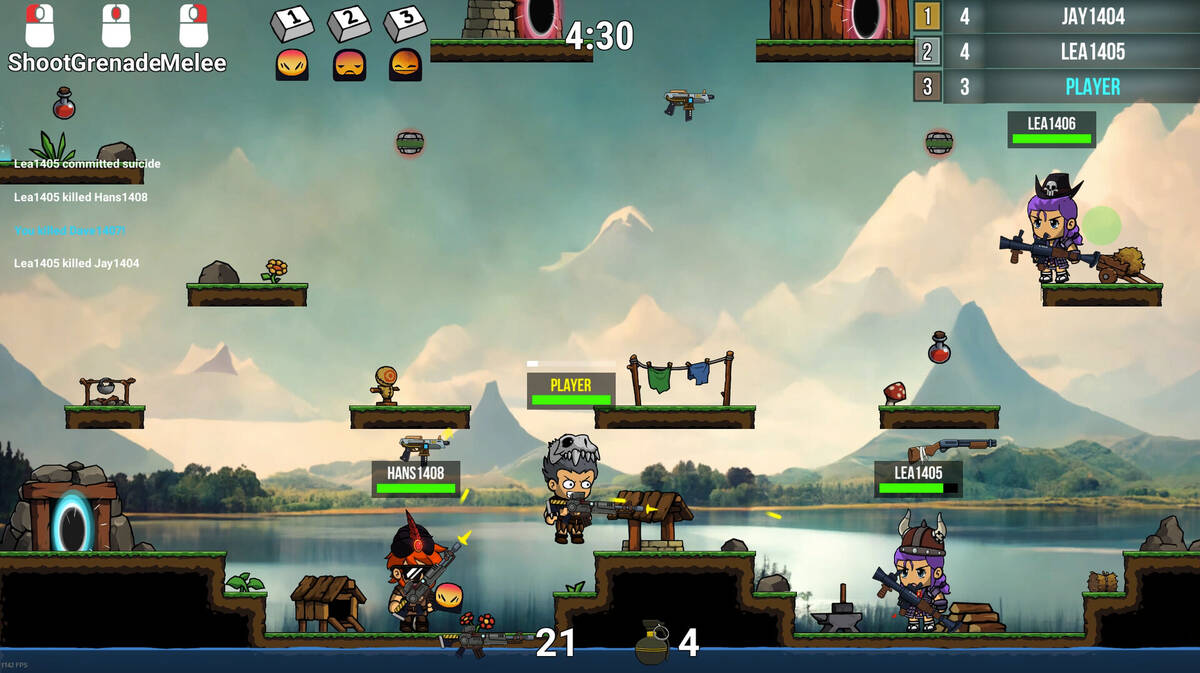Click the LEA1405 row in the leaderboard
This screenshot has width=1200, height=673.
coord(1056,52)
